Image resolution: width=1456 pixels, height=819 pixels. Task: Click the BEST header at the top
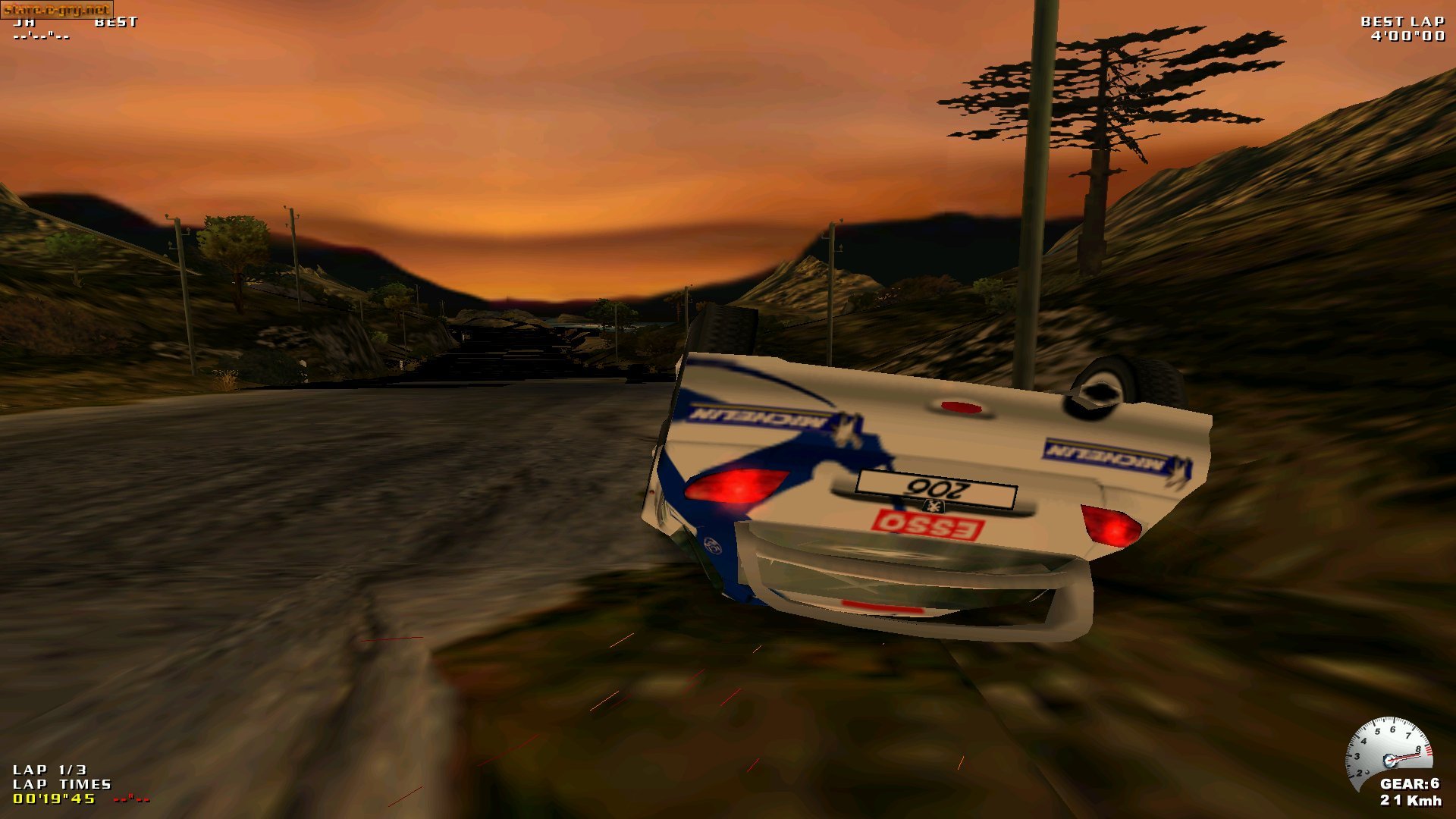pyautogui.click(x=118, y=22)
